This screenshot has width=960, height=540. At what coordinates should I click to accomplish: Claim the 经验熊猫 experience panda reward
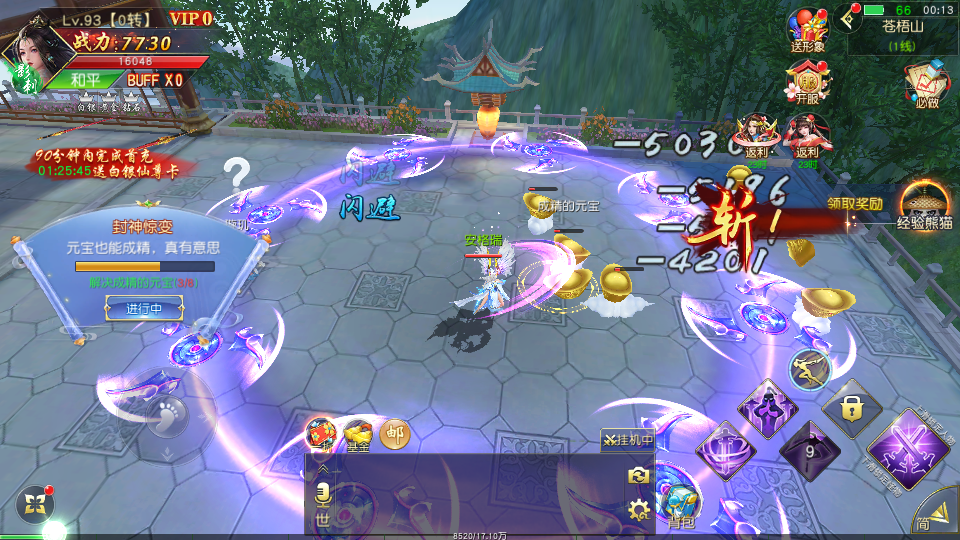924,205
